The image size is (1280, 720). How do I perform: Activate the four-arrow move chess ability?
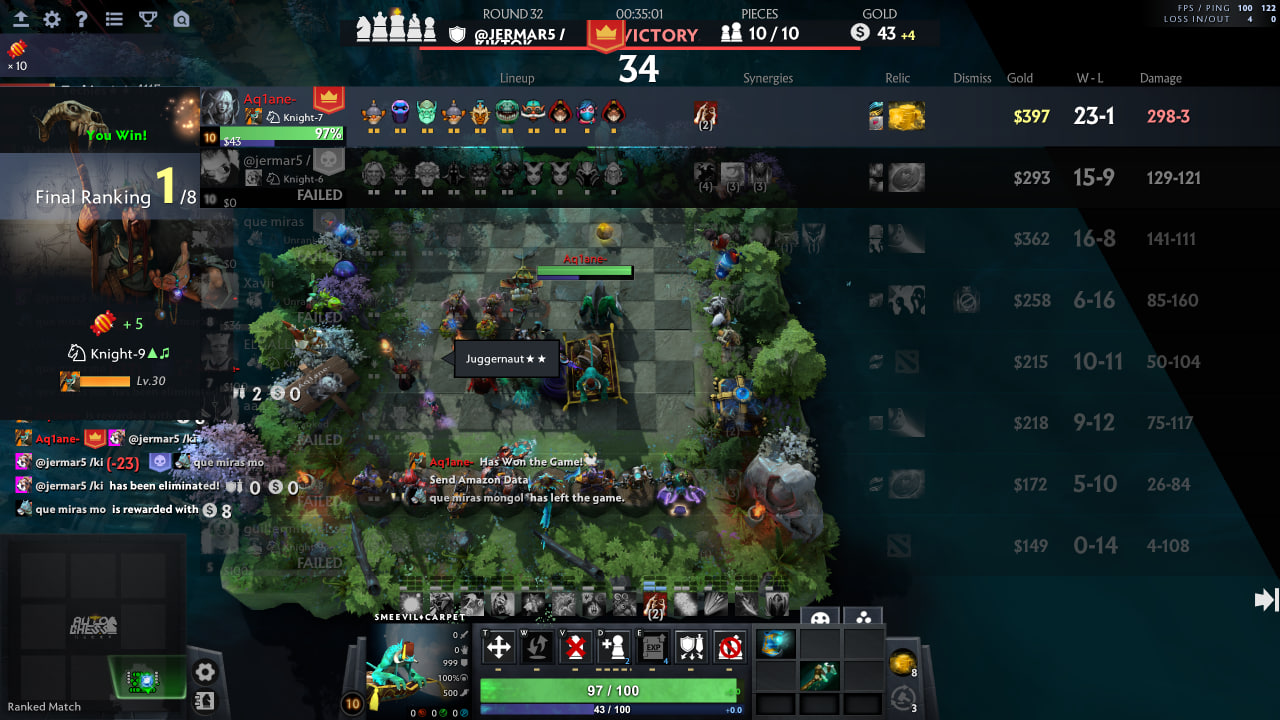[498, 648]
